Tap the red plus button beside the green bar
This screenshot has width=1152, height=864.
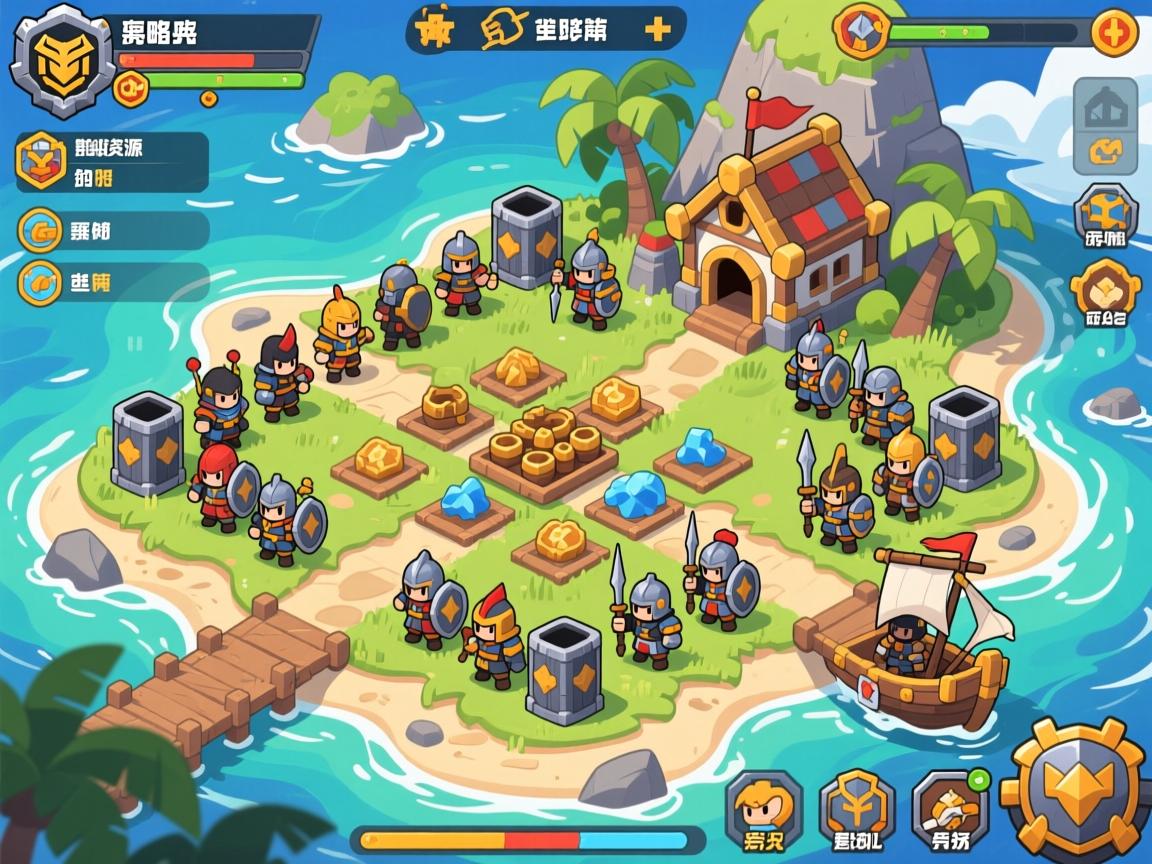coord(1112,33)
